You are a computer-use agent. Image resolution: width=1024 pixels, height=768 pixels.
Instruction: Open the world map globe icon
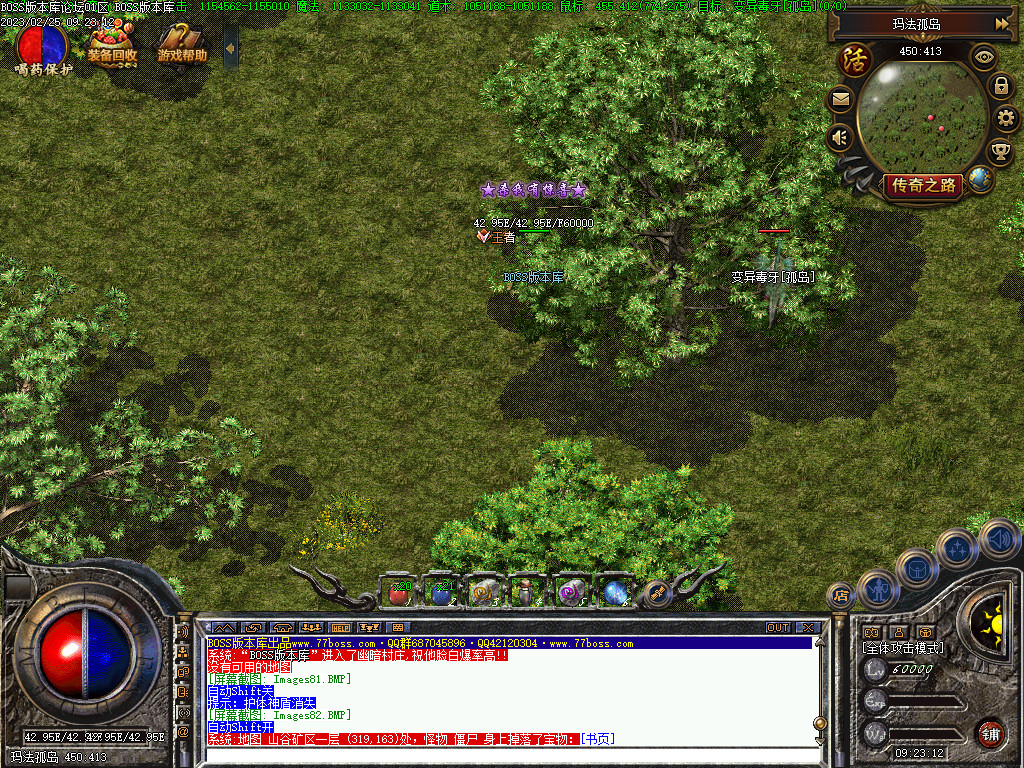pos(980,181)
